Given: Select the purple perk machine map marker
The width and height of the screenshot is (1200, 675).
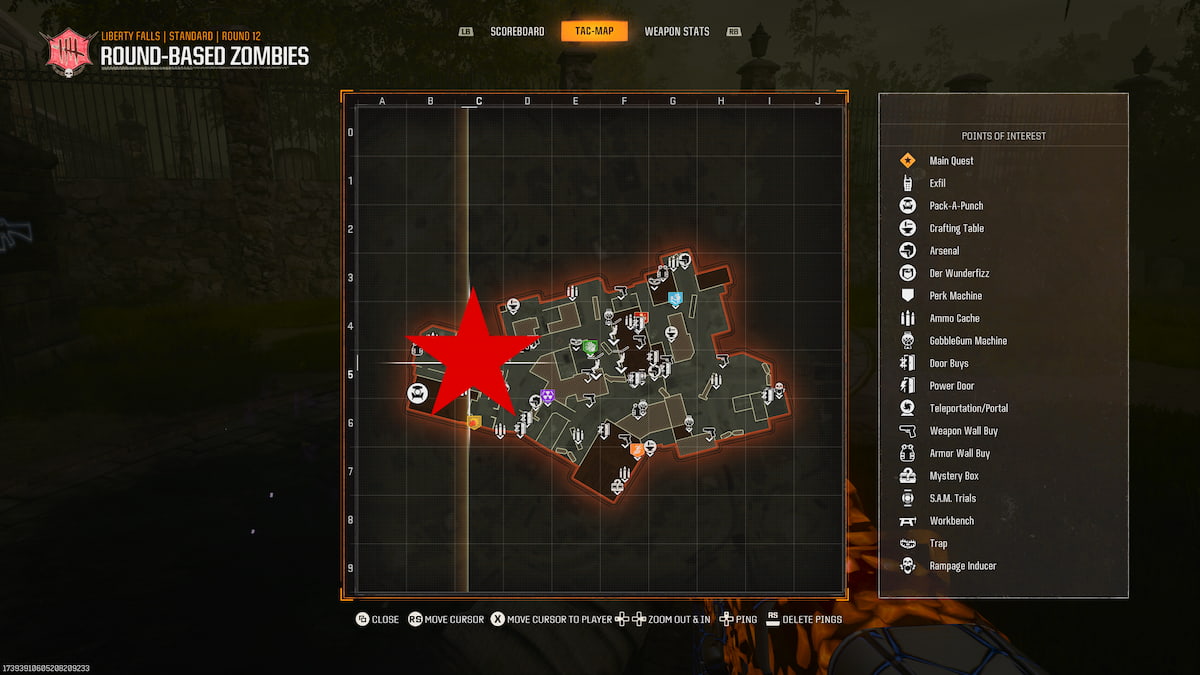Looking at the screenshot, I should [547, 397].
